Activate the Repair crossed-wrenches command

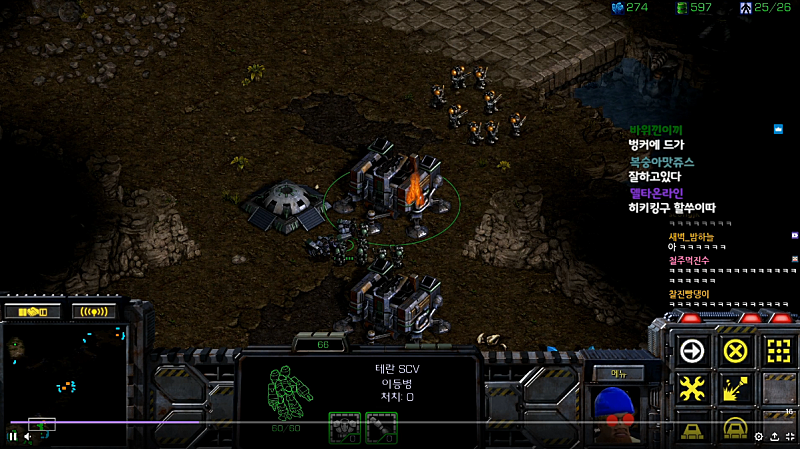(x=691, y=388)
